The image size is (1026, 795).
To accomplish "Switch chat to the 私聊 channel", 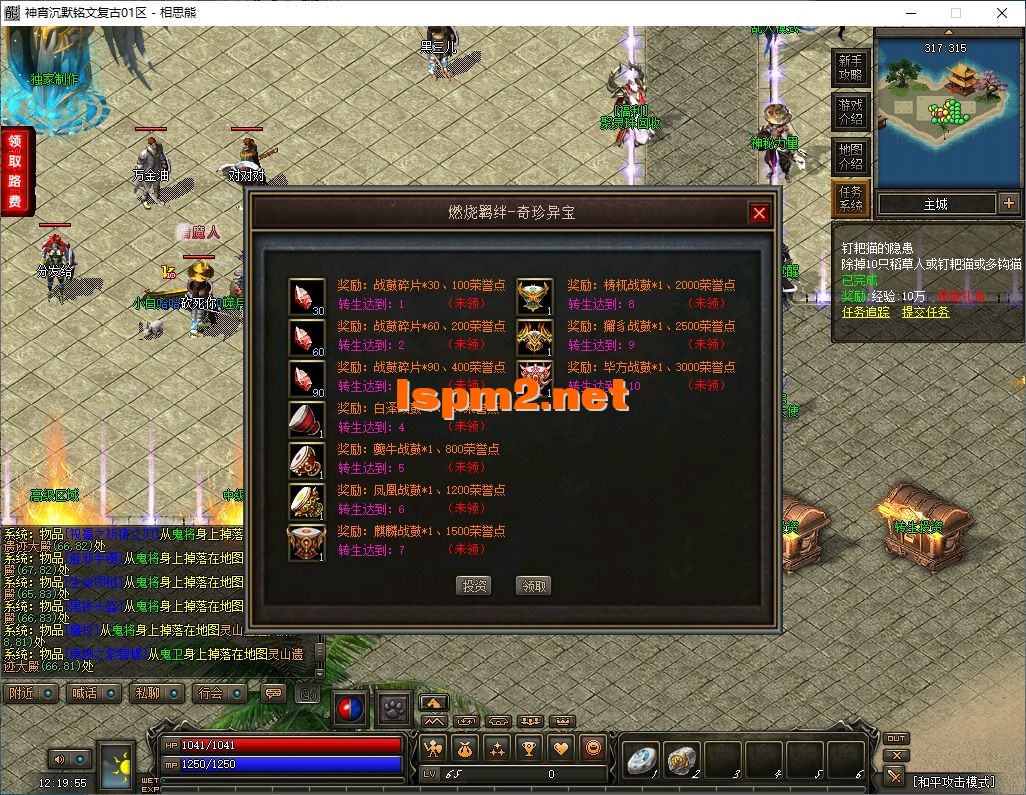I will tap(157, 693).
